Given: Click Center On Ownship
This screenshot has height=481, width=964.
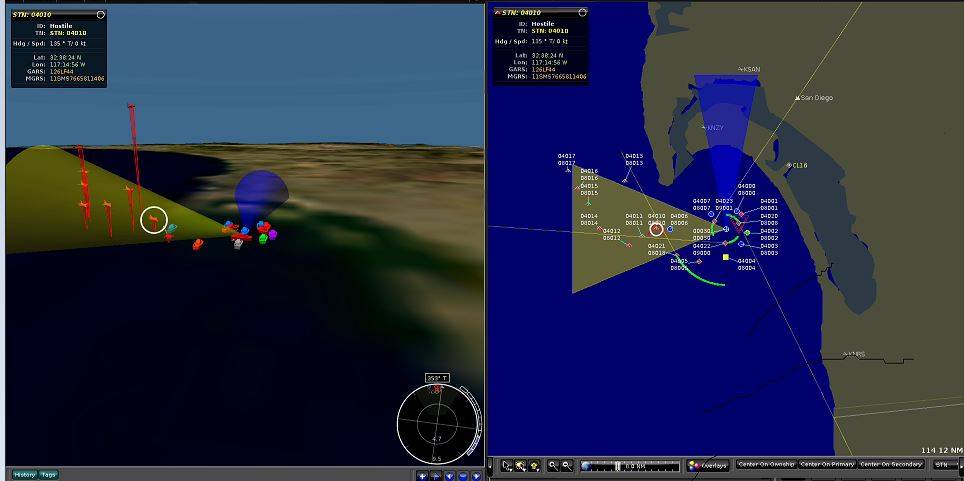Looking at the screenshot, I should (x=765, y=465).
